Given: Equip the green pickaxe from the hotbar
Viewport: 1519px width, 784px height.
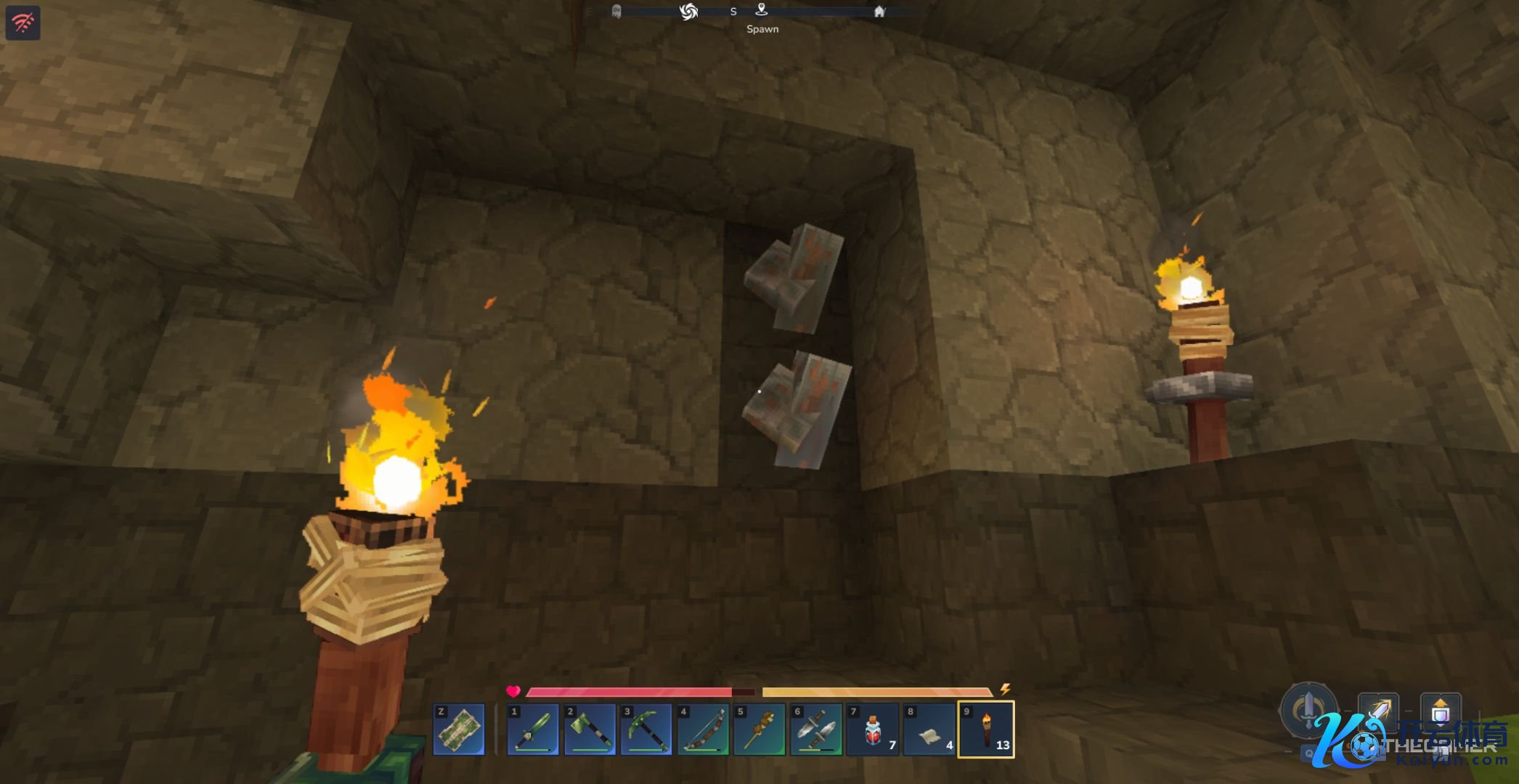Looking at the screenshot, I should point(646,729).
